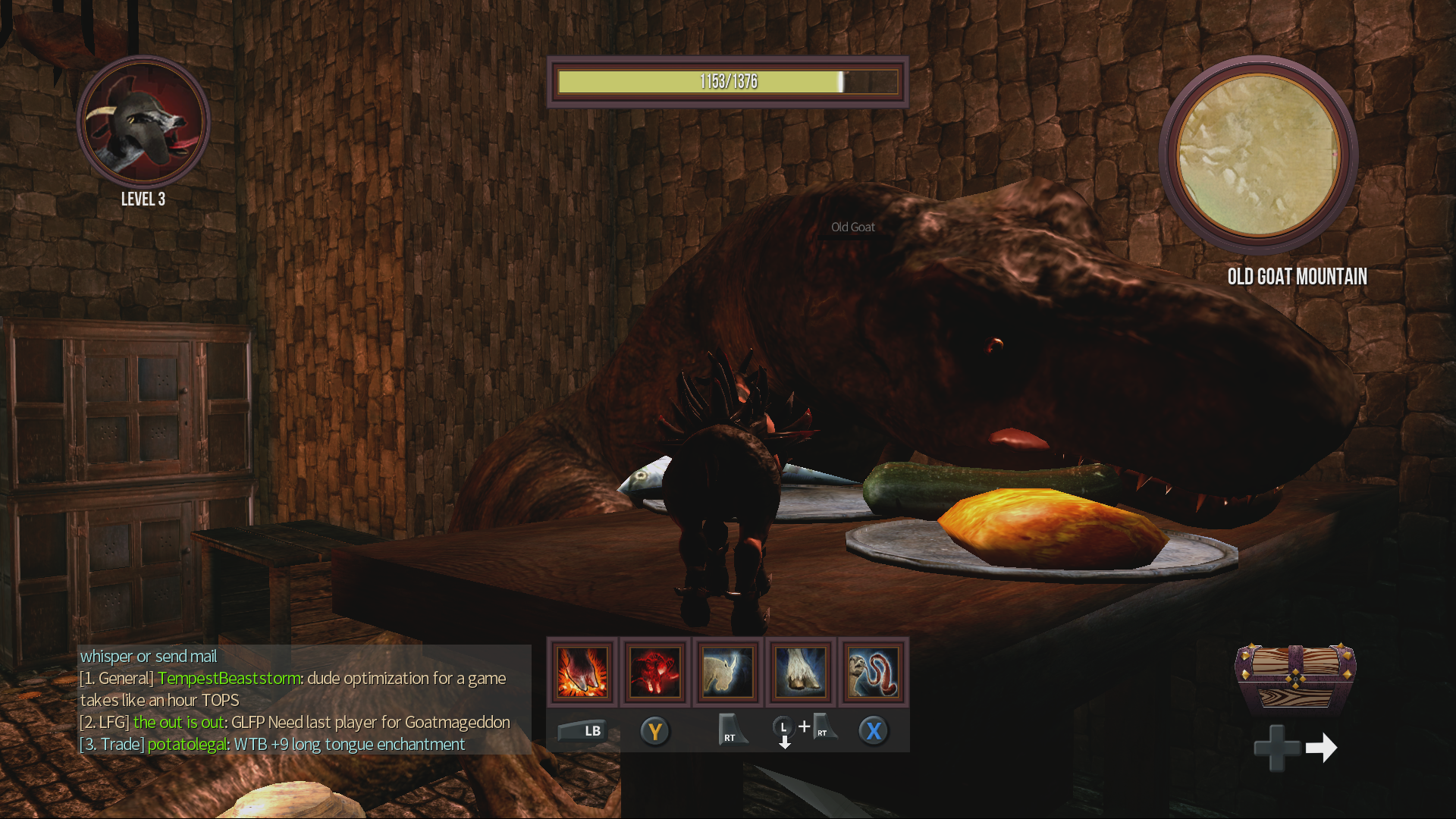
Task: Click the circular minimap
Action: point(1259,155)
